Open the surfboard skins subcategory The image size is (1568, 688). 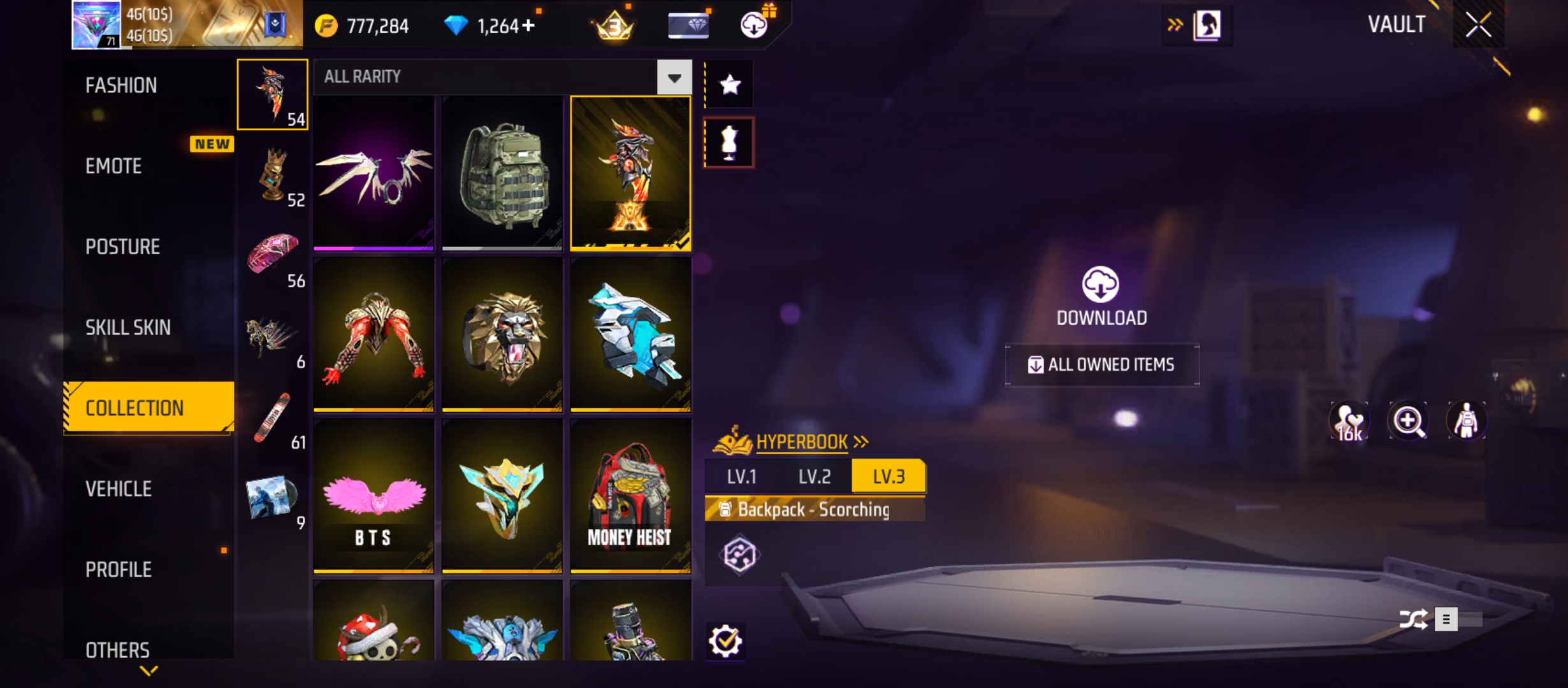273,419
